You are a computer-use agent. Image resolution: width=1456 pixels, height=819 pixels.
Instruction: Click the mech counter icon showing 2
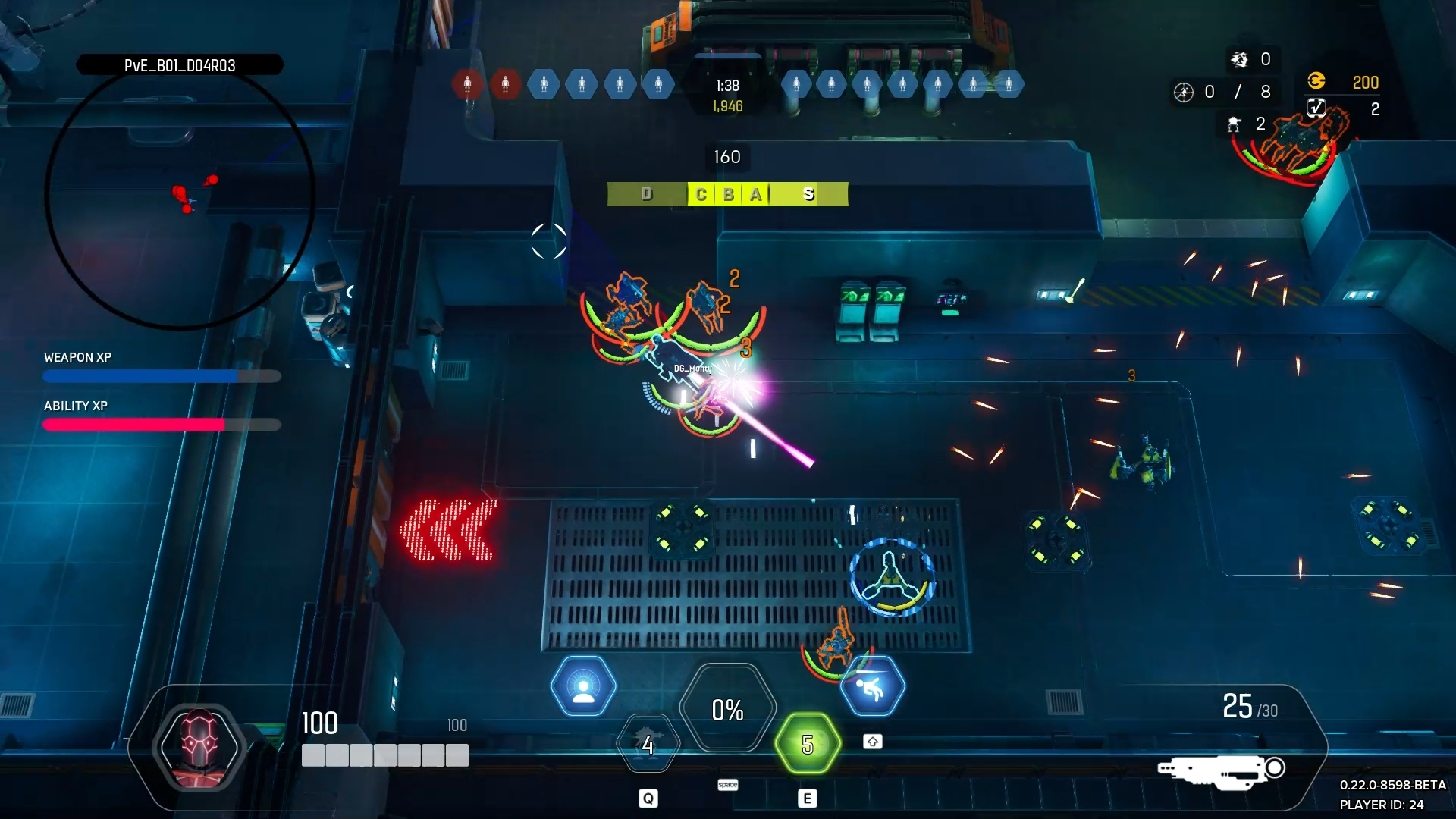coord(1234,124)
